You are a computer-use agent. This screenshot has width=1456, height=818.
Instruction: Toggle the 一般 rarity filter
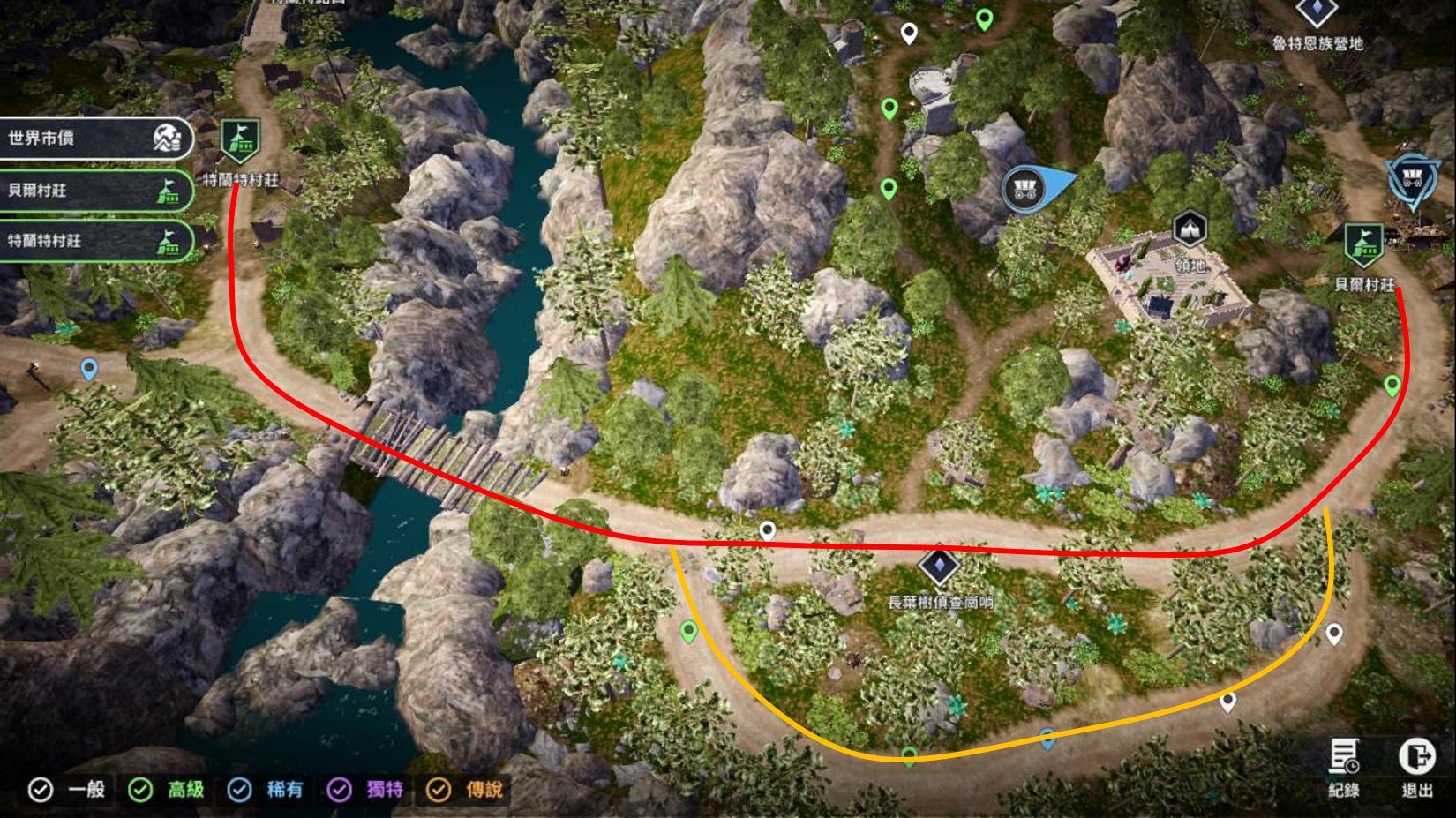click(41, 789)
